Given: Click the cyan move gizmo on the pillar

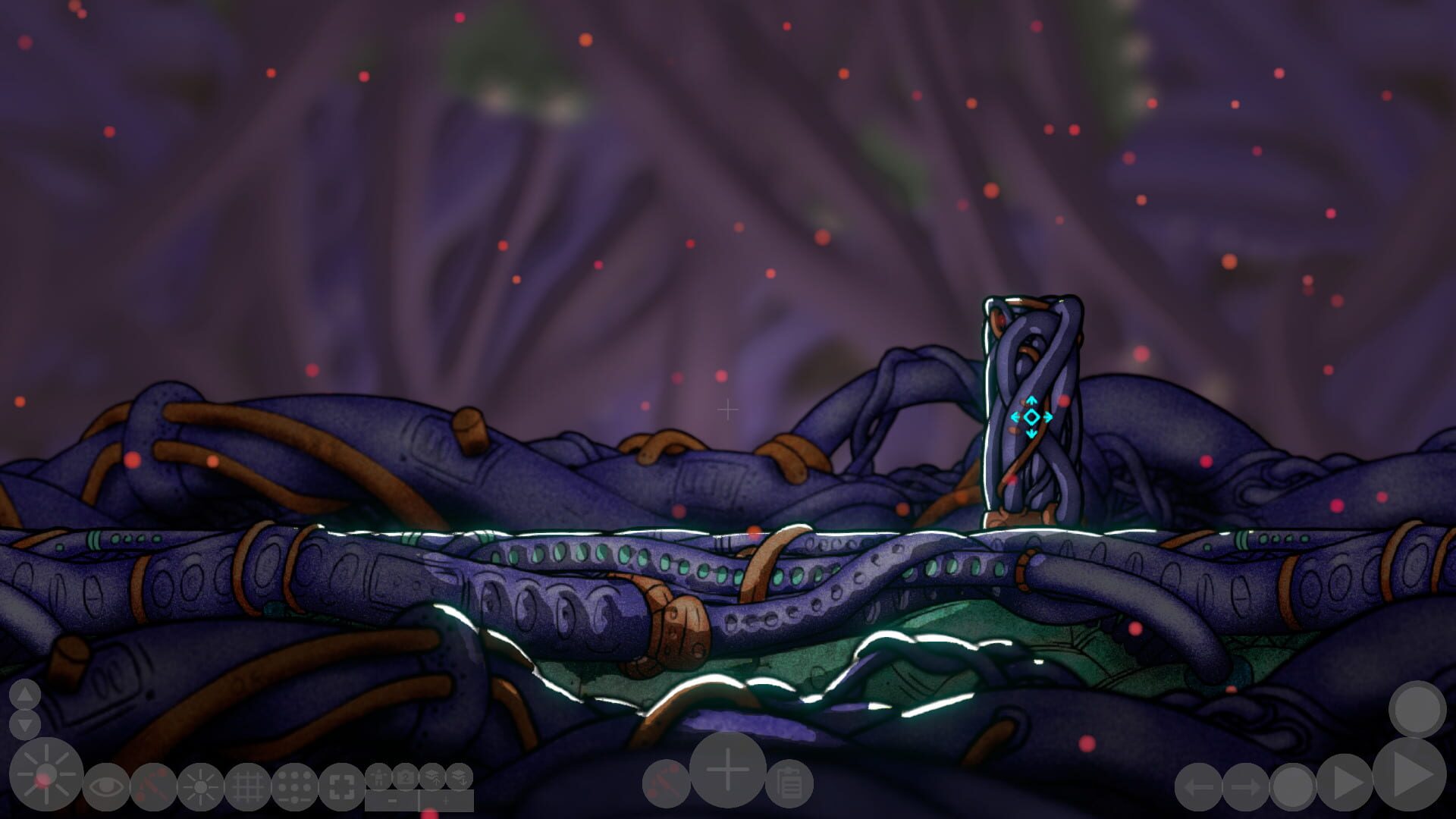Looking at the screenshot, I should (1031, 416).
